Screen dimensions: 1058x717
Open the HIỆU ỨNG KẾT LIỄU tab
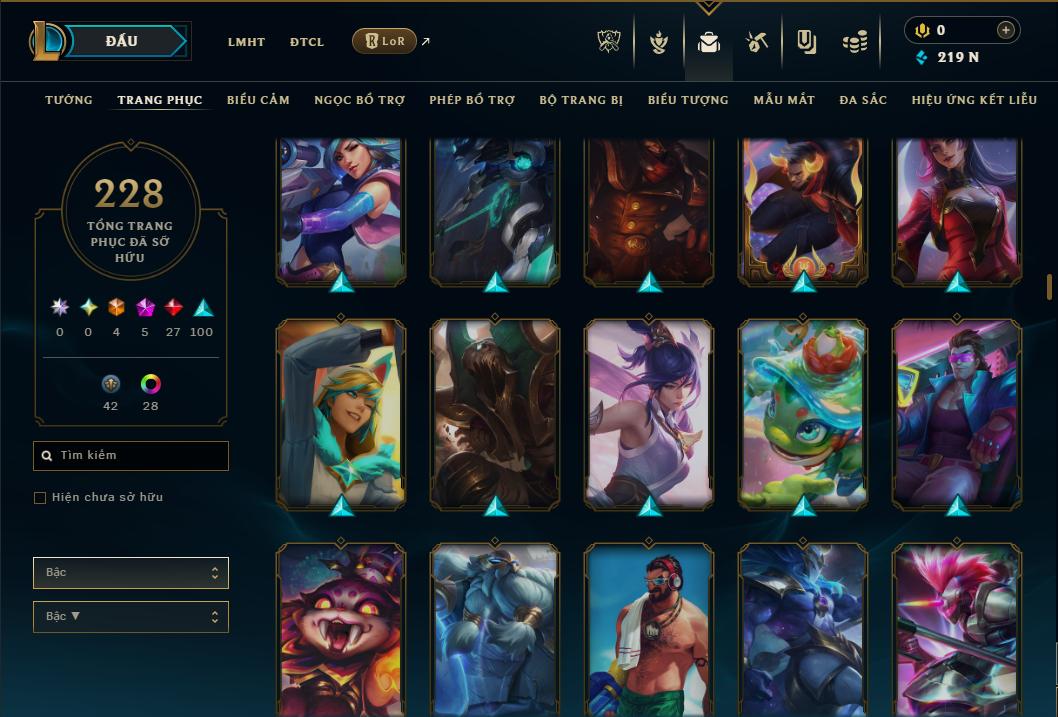(x=974, y=100)
